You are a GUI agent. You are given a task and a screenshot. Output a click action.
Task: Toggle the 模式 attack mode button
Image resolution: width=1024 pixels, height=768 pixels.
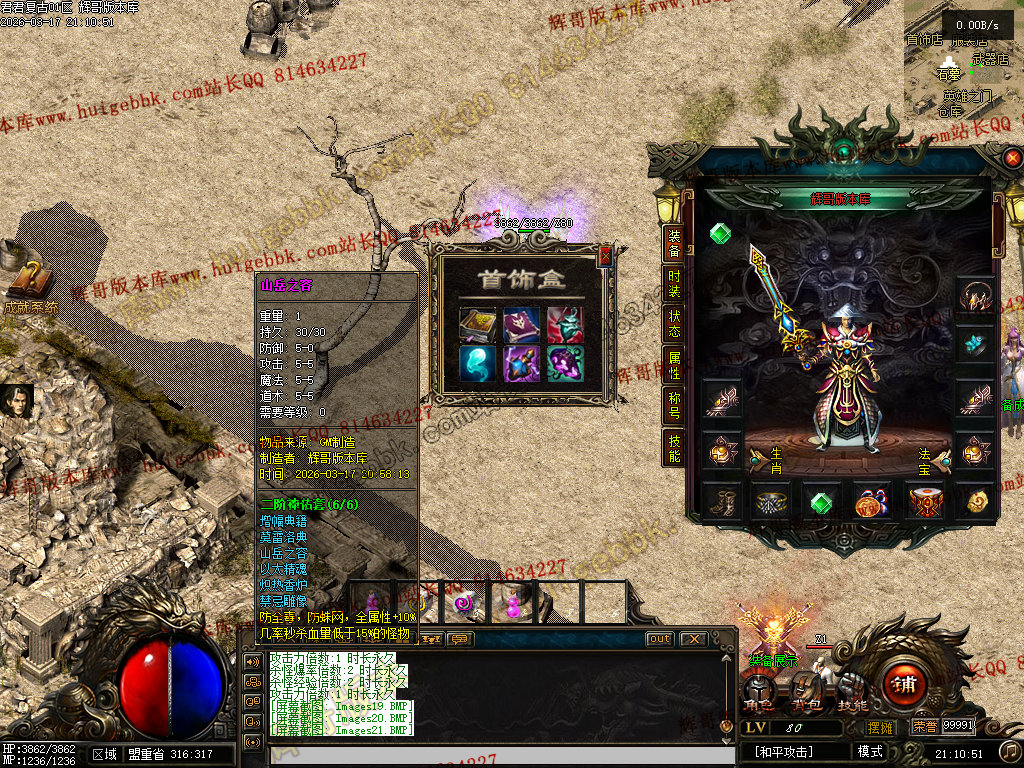click(868, 751)
